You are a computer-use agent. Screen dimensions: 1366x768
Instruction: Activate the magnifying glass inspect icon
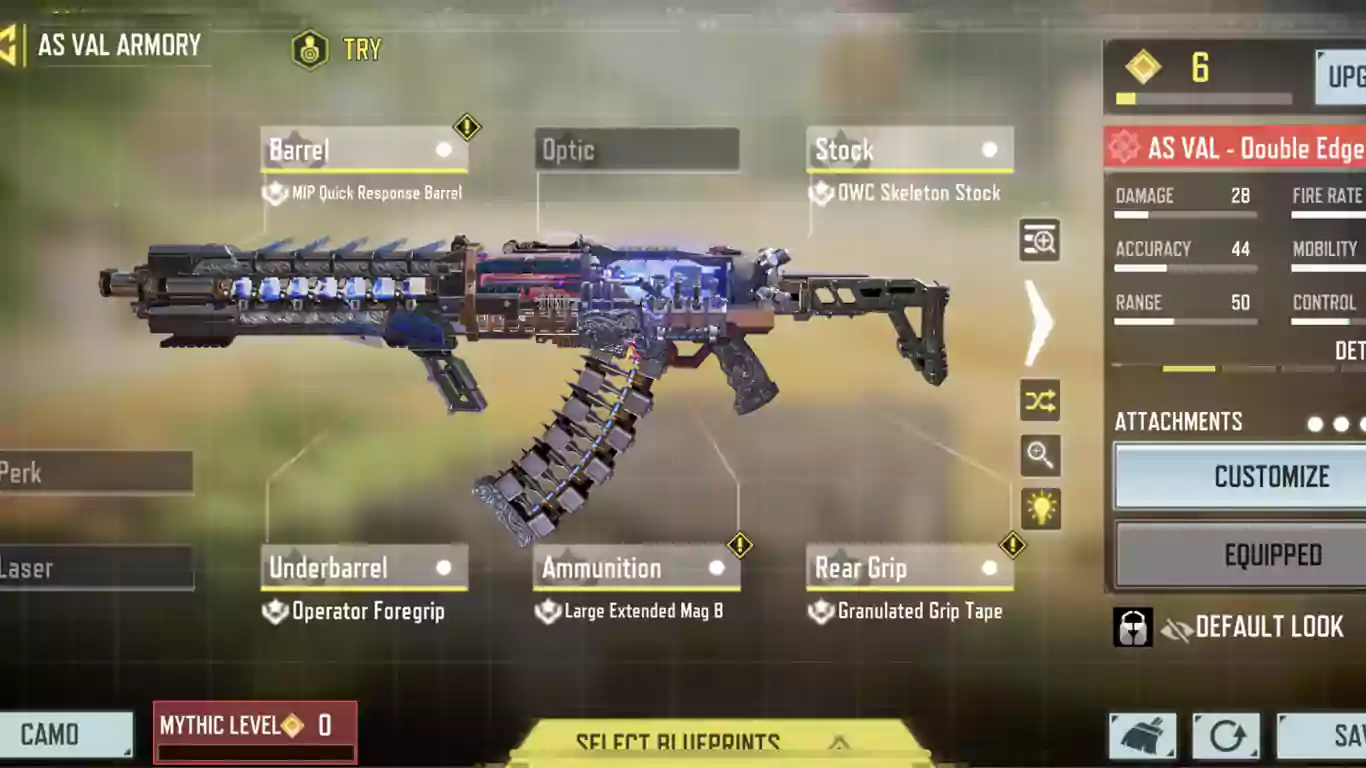[1040, 456]
